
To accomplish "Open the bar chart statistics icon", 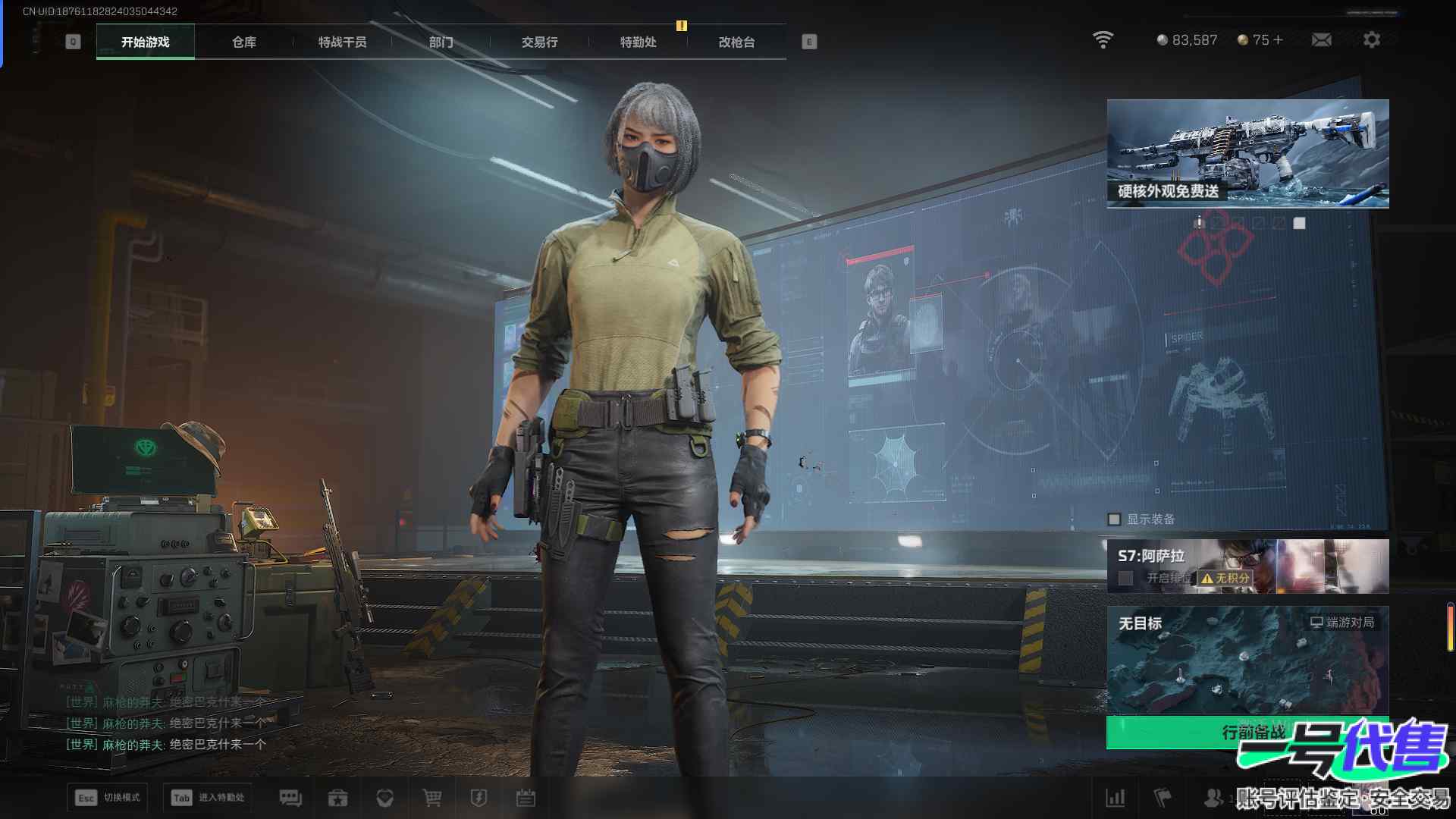I will click(x=1116, y=798).
